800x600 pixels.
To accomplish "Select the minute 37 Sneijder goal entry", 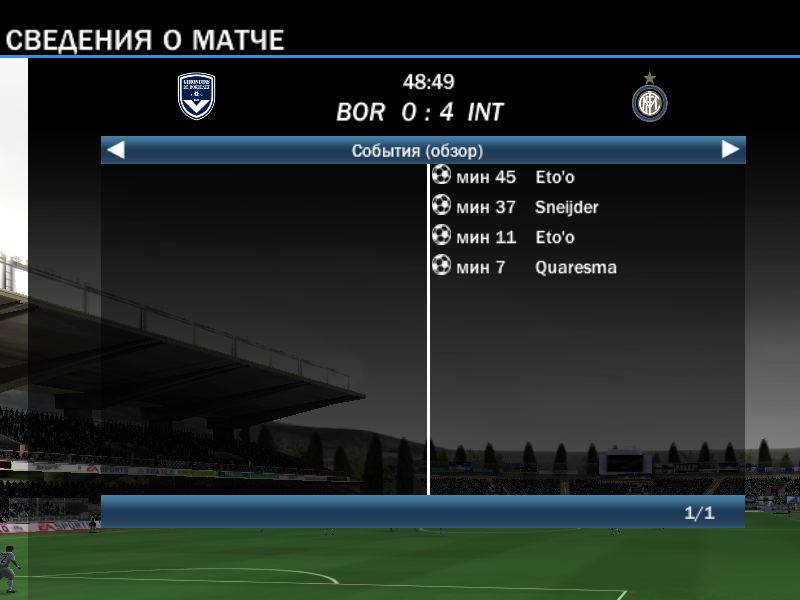I will click(515, 207).
